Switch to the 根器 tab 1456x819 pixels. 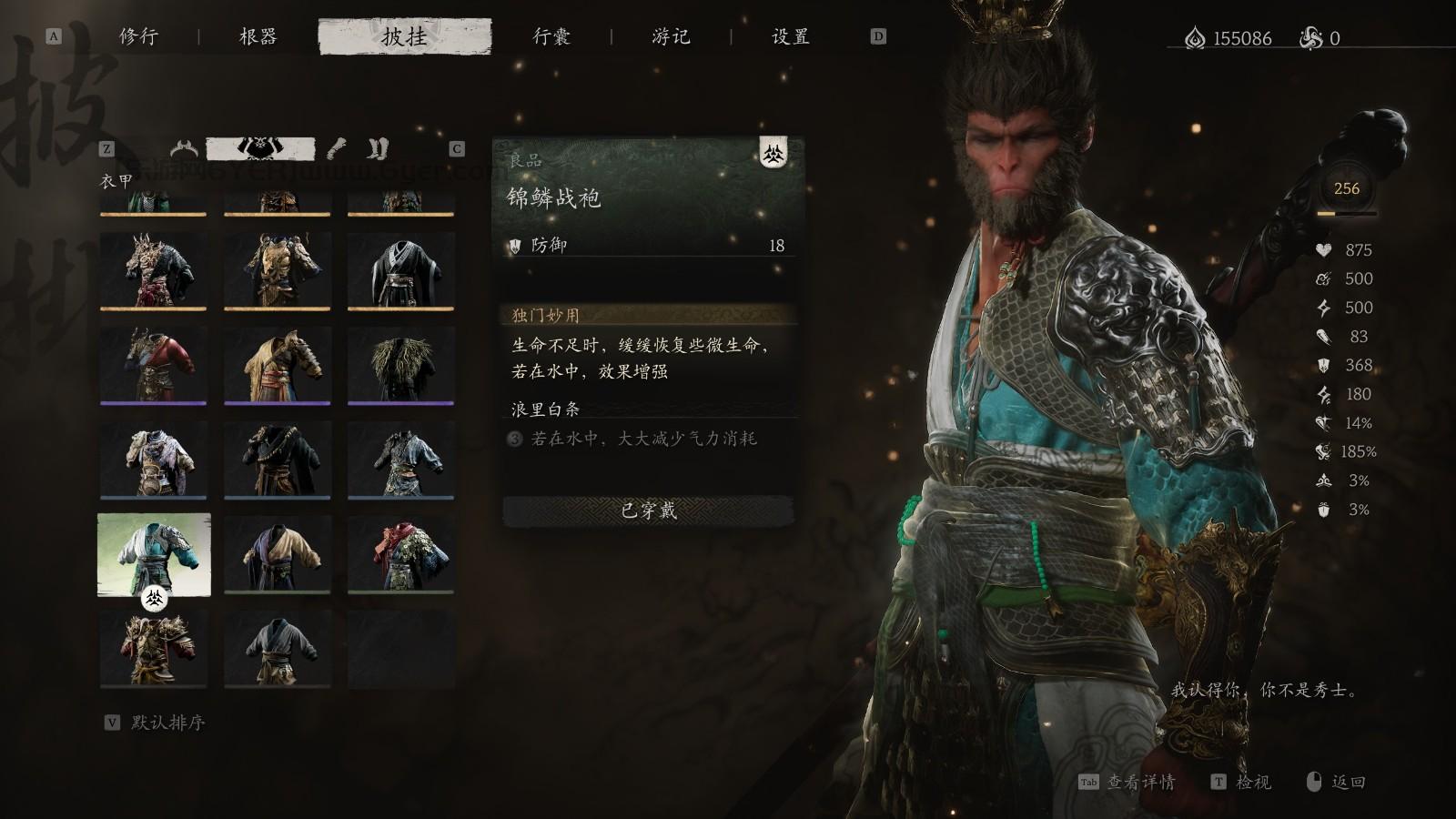point(258,37)
